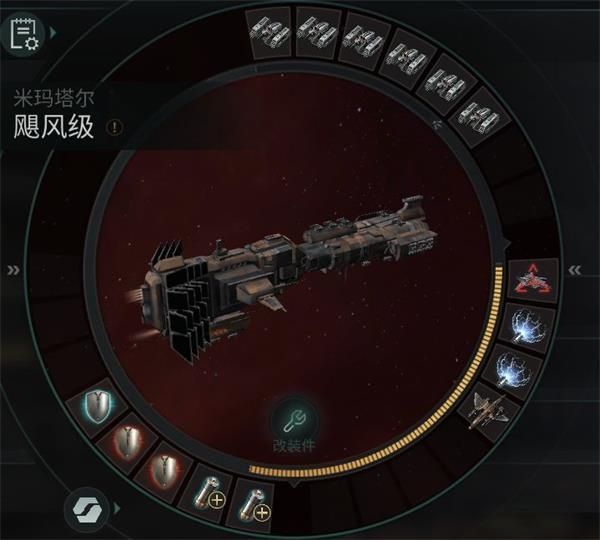Tap the warning icon beside 飓风级
The image size is (600, 540).
115,128
